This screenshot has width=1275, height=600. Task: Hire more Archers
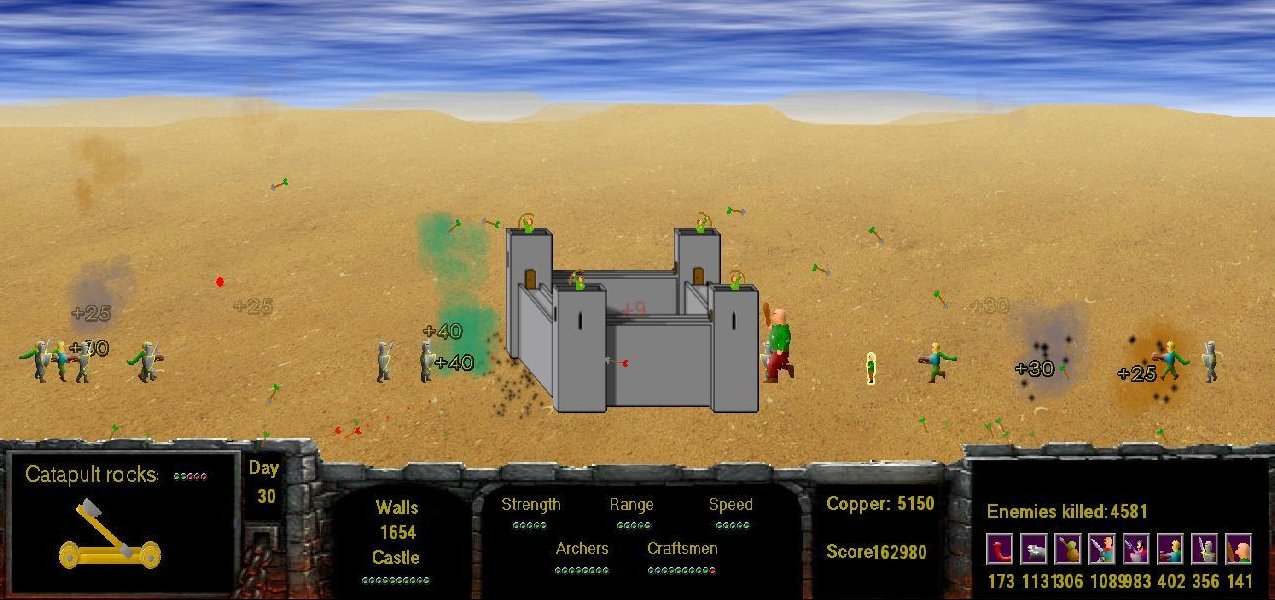[x=581, y=549]
